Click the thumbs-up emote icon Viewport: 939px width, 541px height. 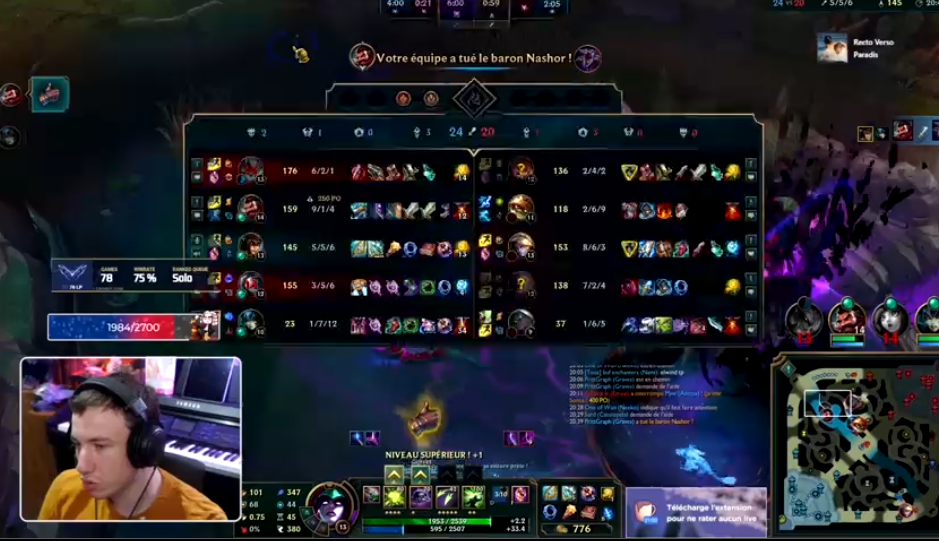tap(423, 419)
